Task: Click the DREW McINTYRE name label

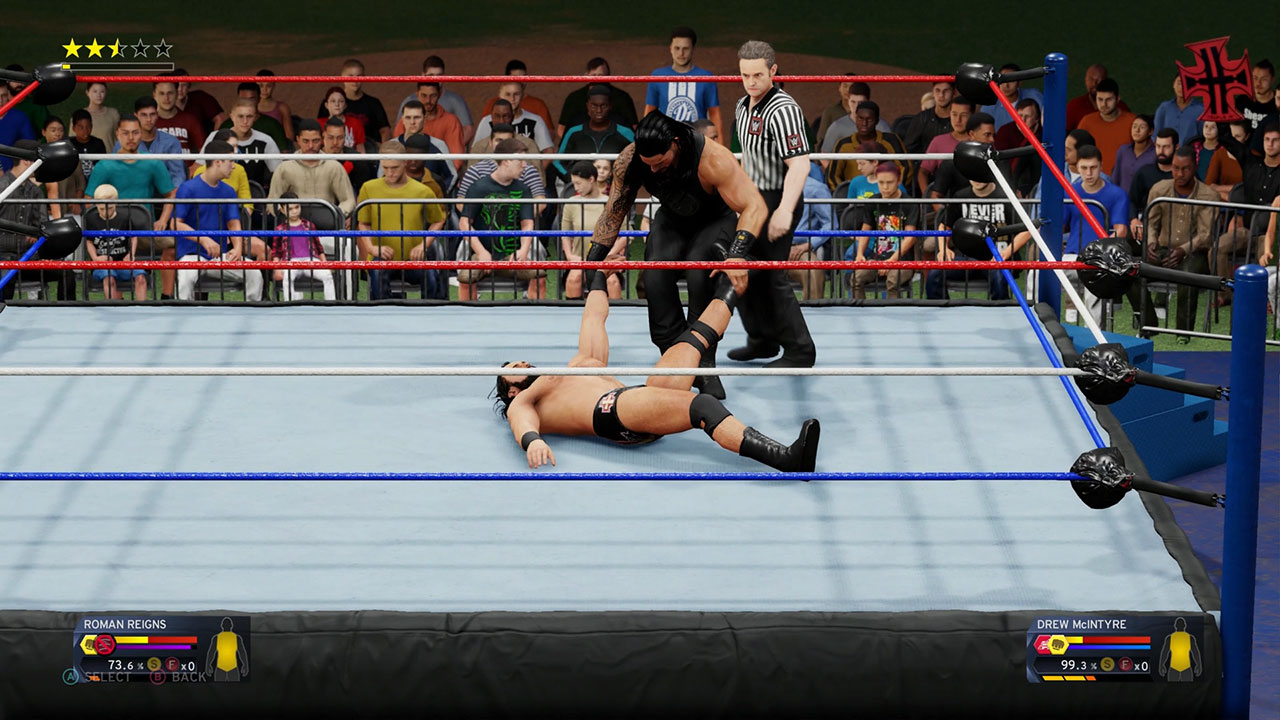Action: (x=1081, y=623)
